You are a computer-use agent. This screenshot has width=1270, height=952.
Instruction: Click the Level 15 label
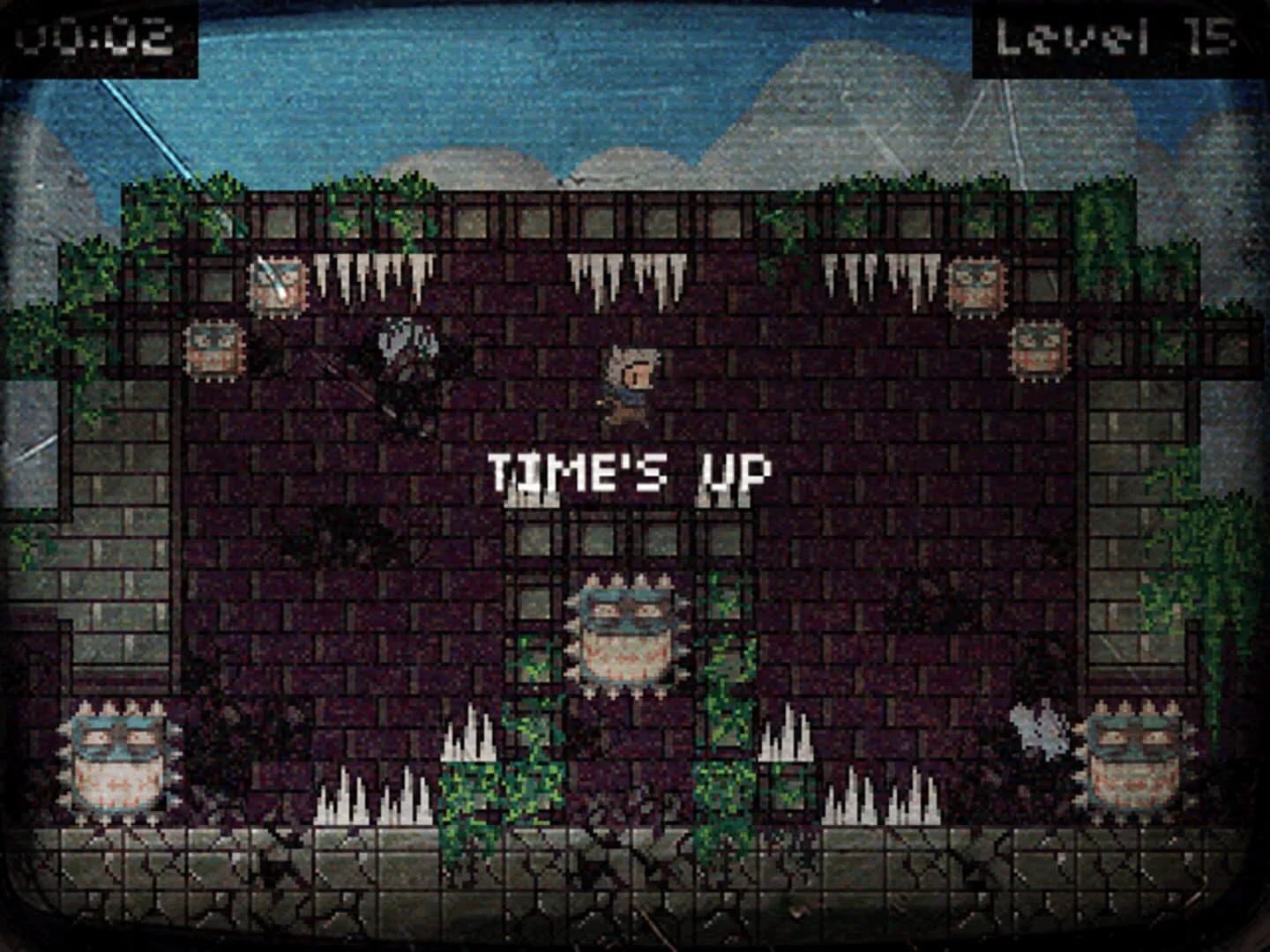click(x=1115, y=33)
